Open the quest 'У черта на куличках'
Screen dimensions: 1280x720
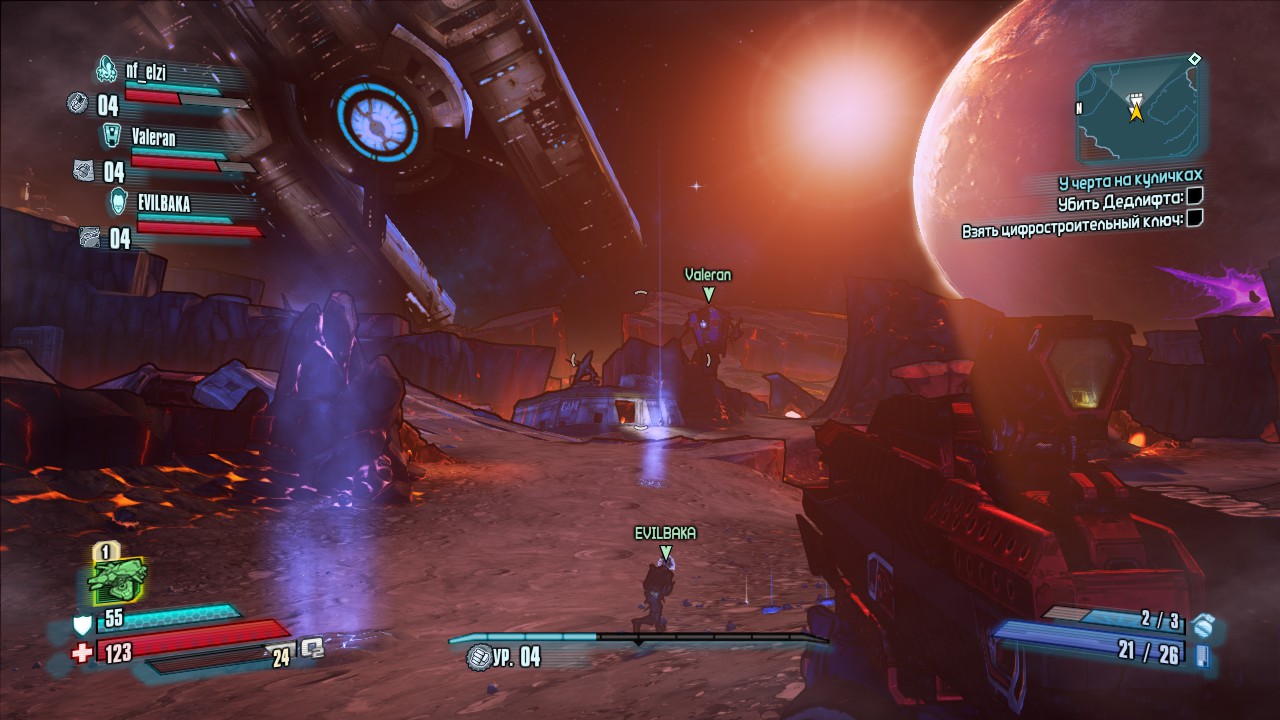point(1130,181)
